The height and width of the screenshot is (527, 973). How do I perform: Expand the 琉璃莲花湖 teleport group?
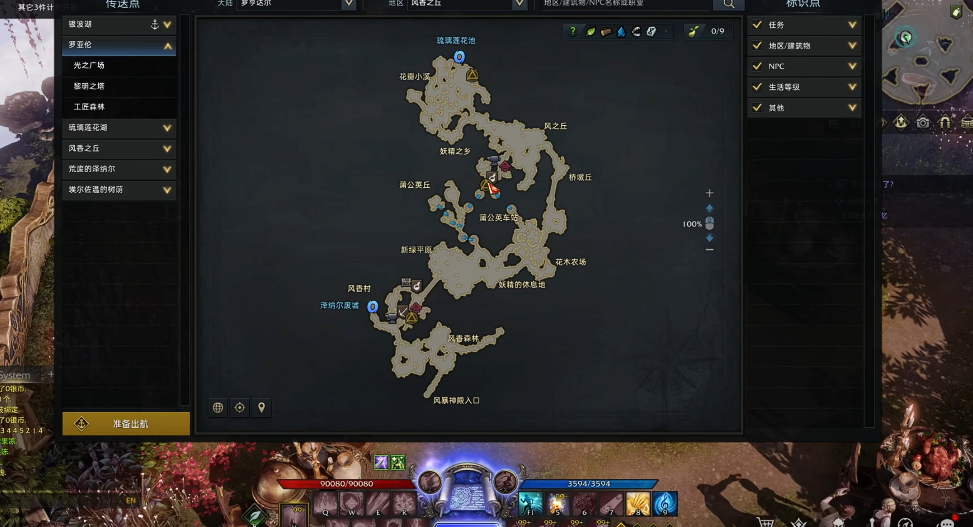(x=119, y=128)
